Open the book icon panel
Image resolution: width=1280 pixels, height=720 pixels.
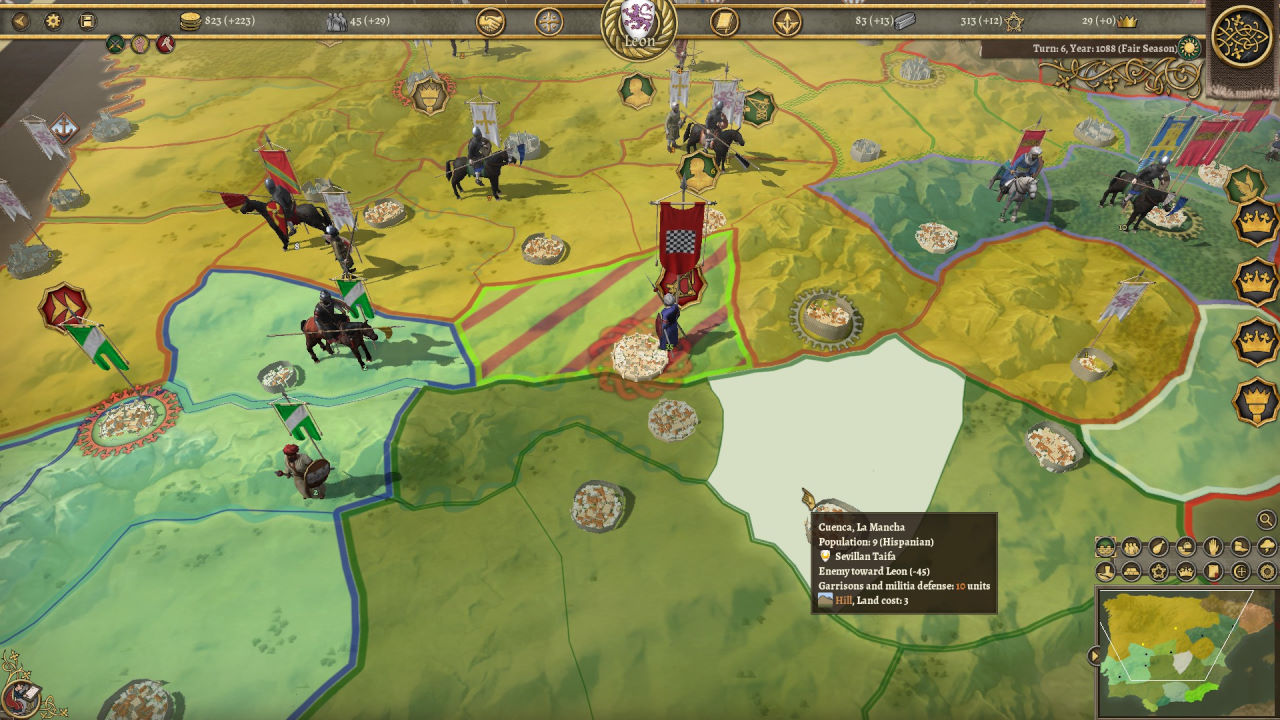click(x=724, y=21)
